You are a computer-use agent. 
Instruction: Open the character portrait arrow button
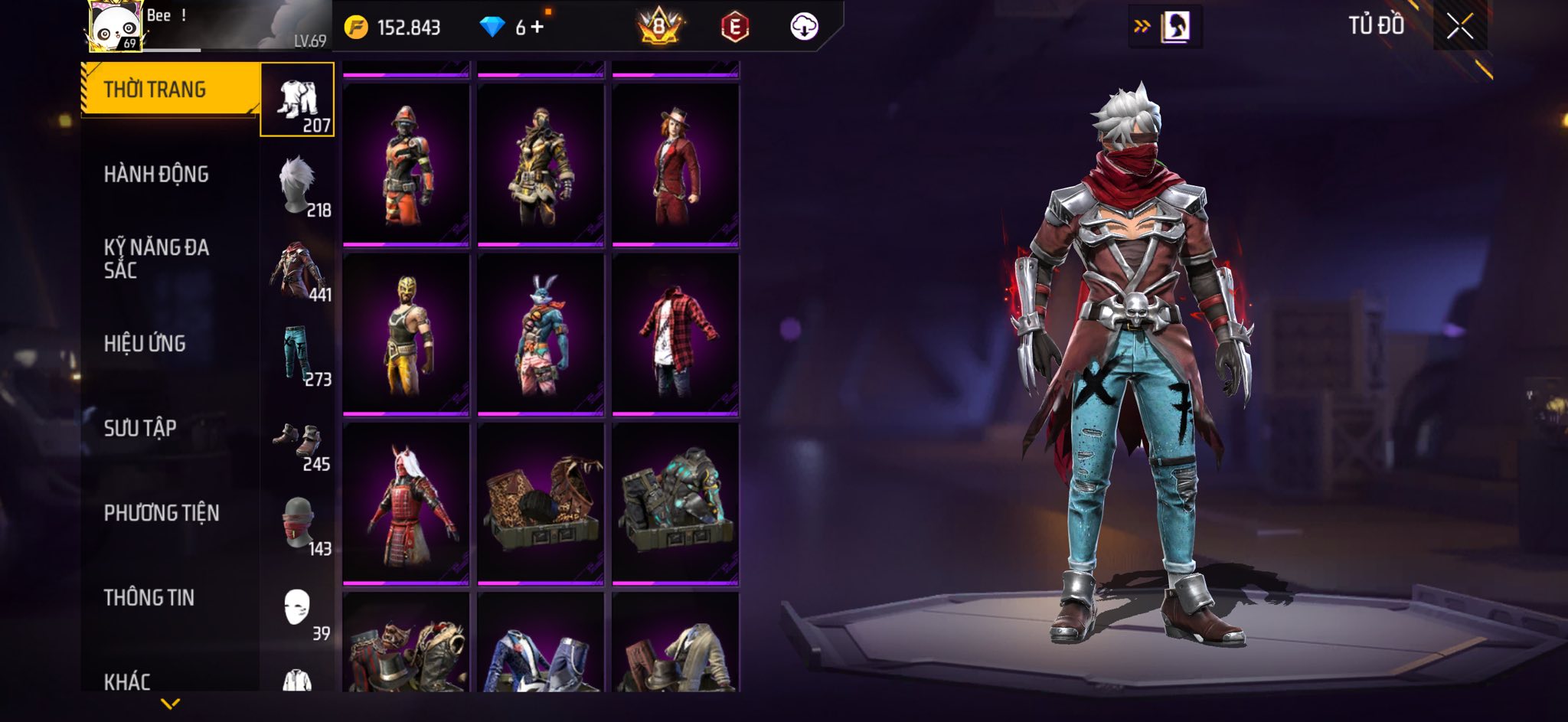pyautogui.click(x=1165, y=28)
